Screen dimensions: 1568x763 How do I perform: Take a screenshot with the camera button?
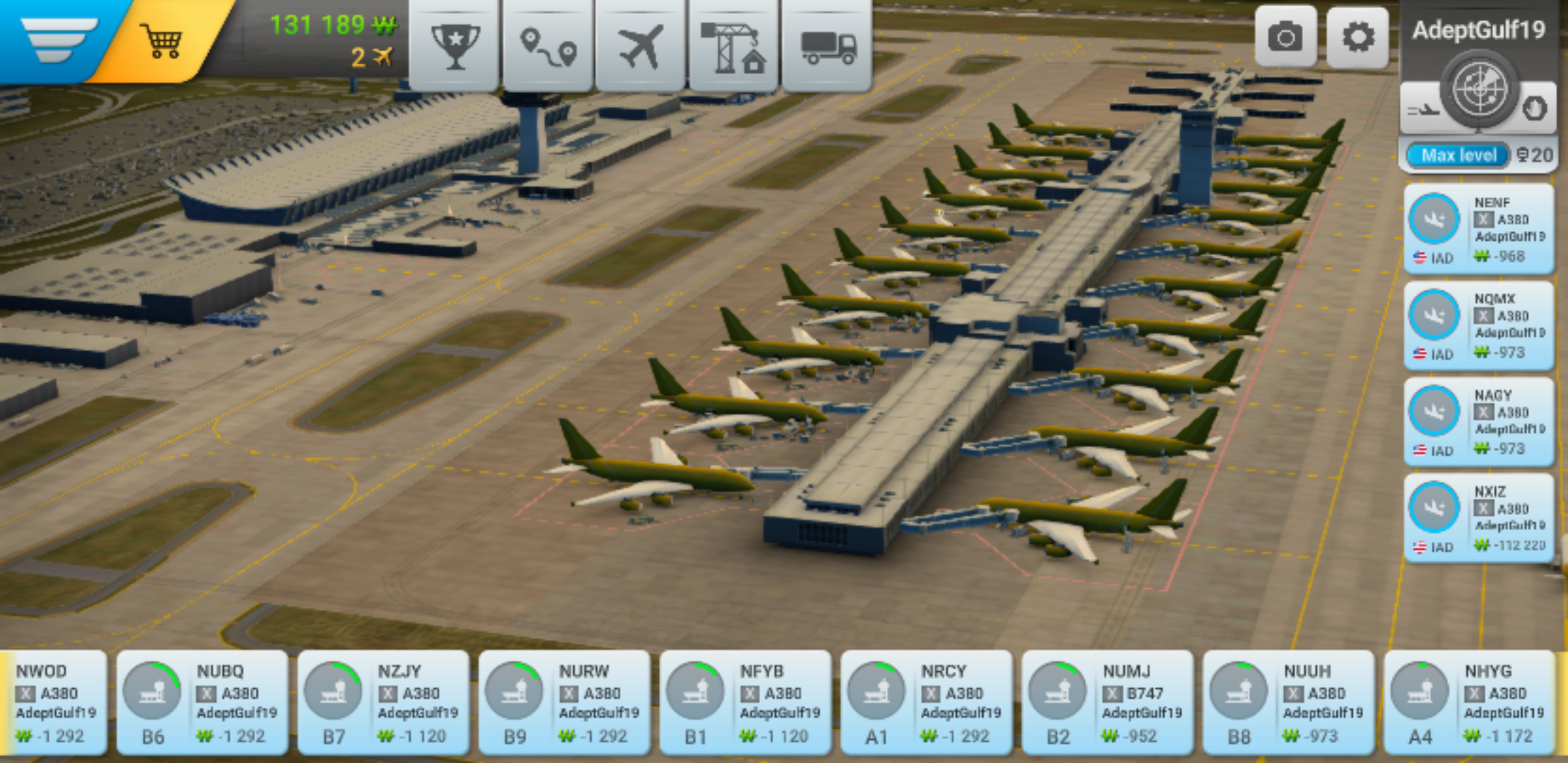tap(1285, 37)
